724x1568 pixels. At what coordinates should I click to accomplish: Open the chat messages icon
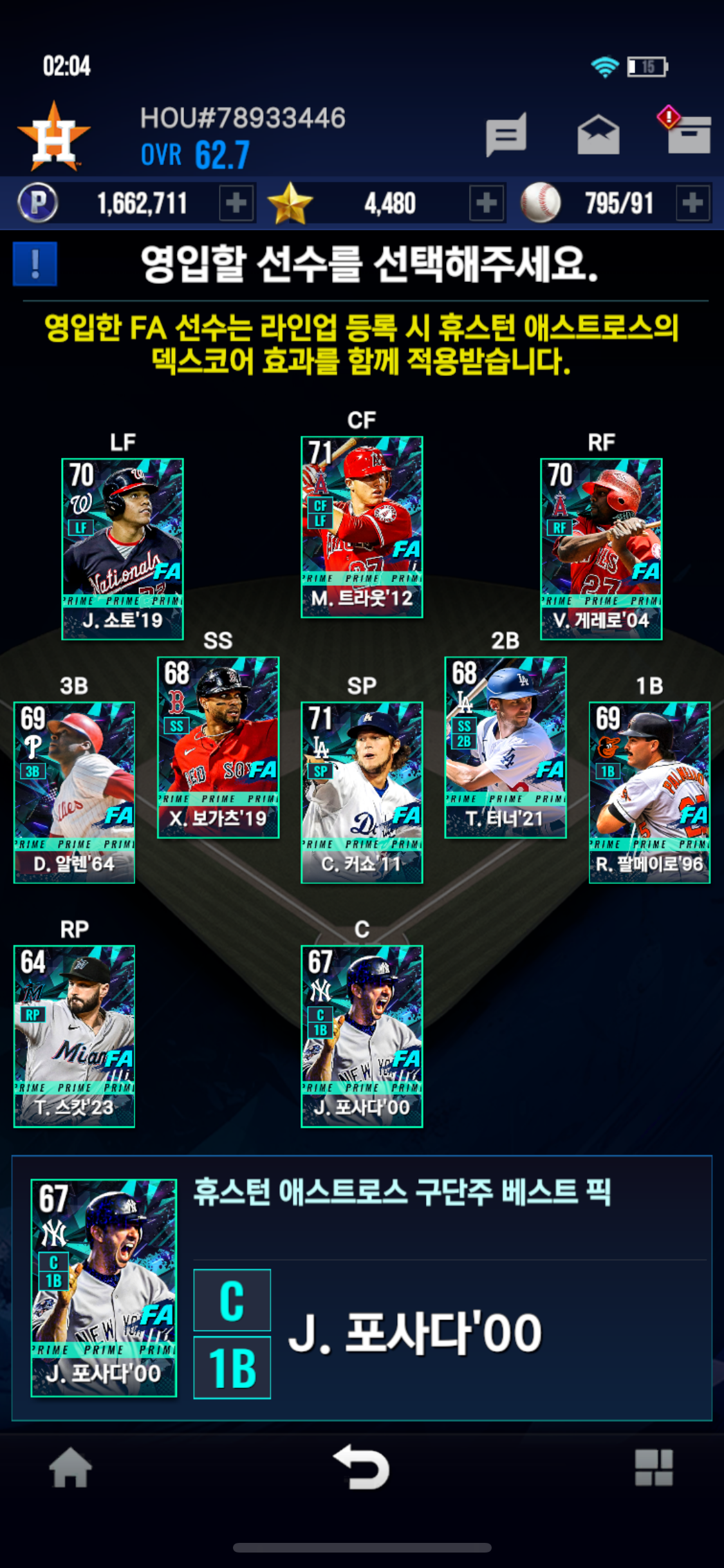click(506, 135)
